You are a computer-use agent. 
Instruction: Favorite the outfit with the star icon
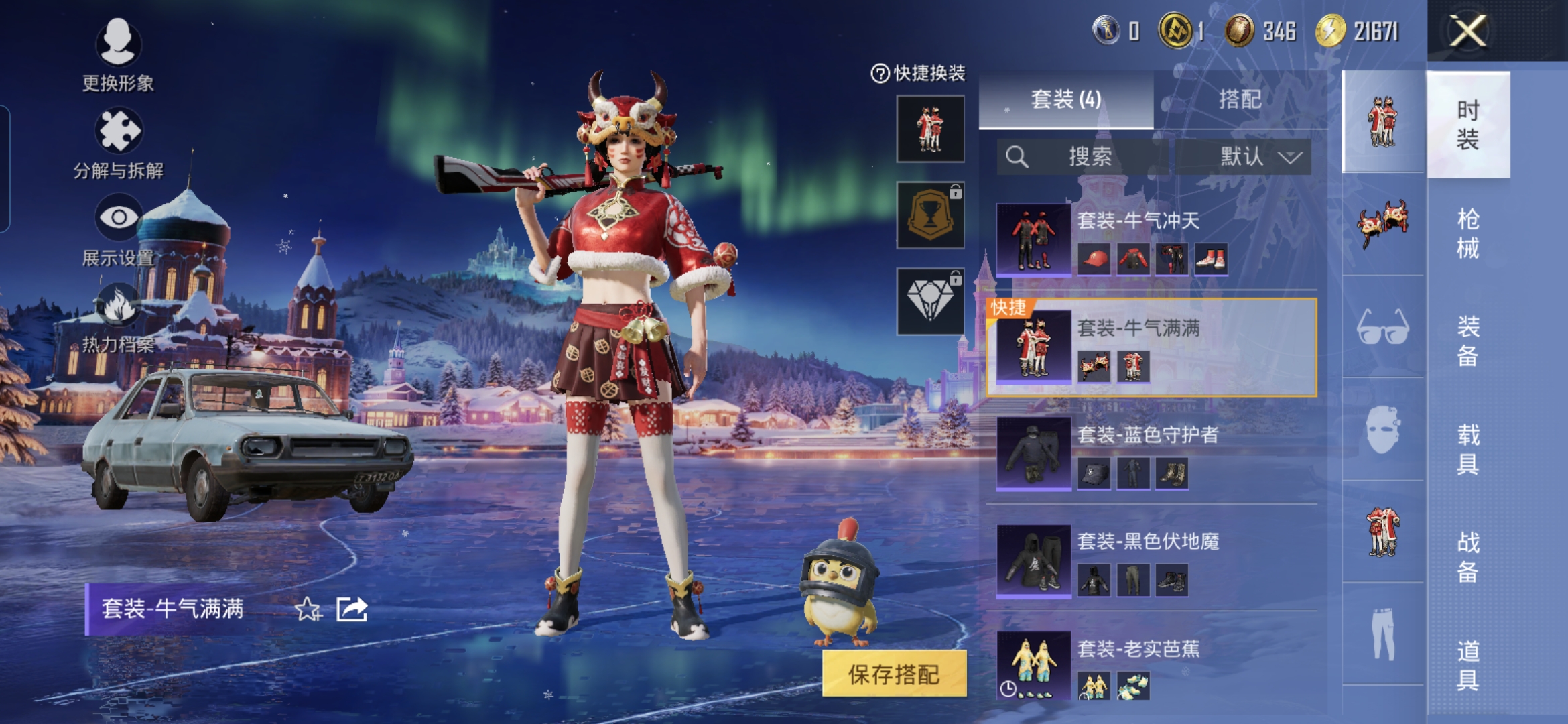click(x=308, y=609)
